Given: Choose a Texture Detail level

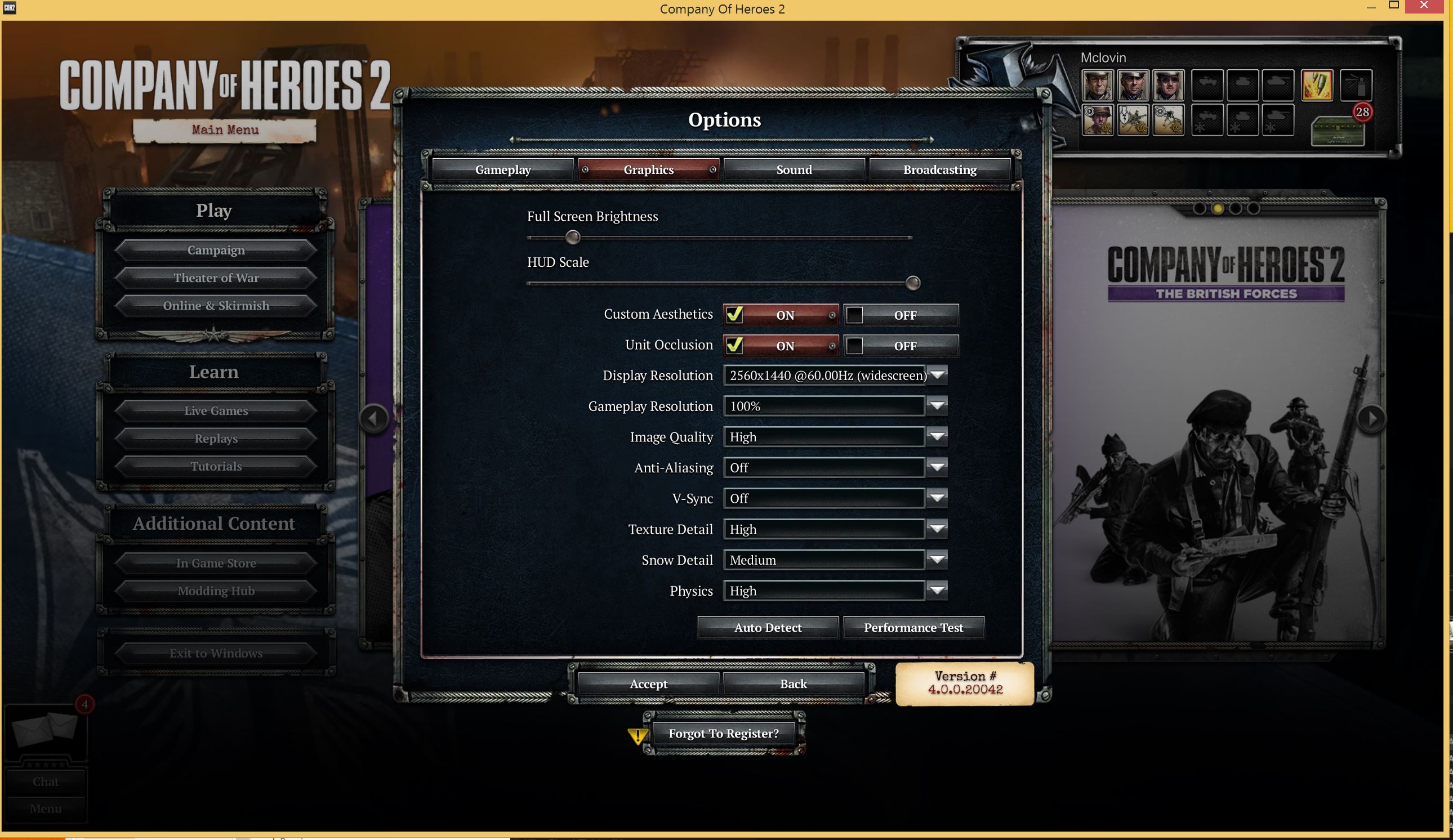Looking at the screenshot, I should tap(937, 529).
